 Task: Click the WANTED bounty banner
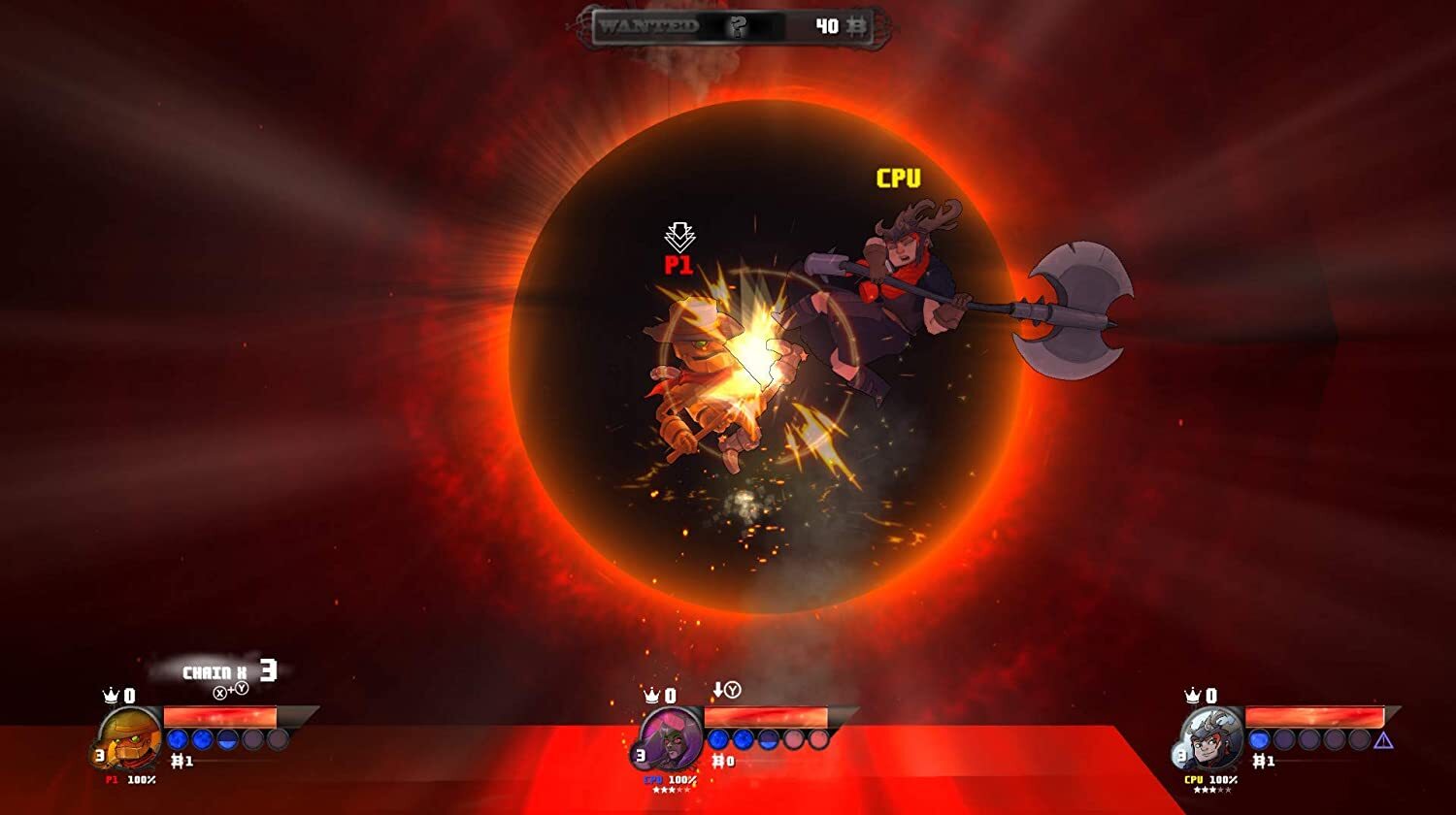732,27
